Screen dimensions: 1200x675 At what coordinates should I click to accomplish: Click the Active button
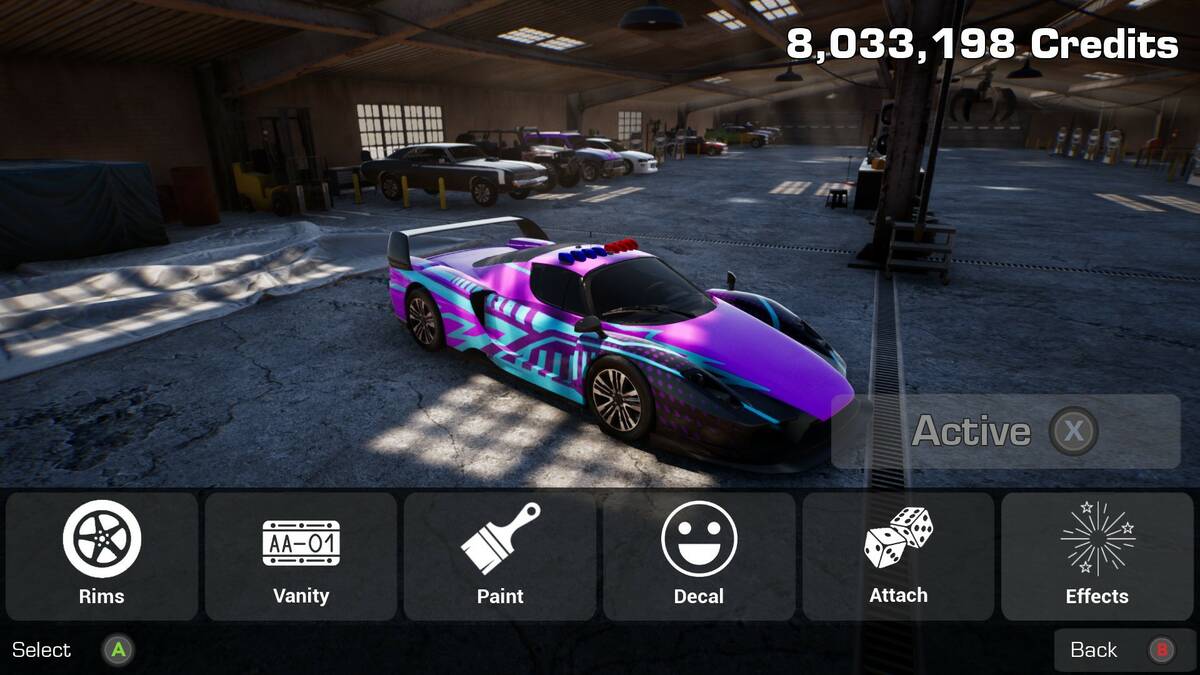1005,431
